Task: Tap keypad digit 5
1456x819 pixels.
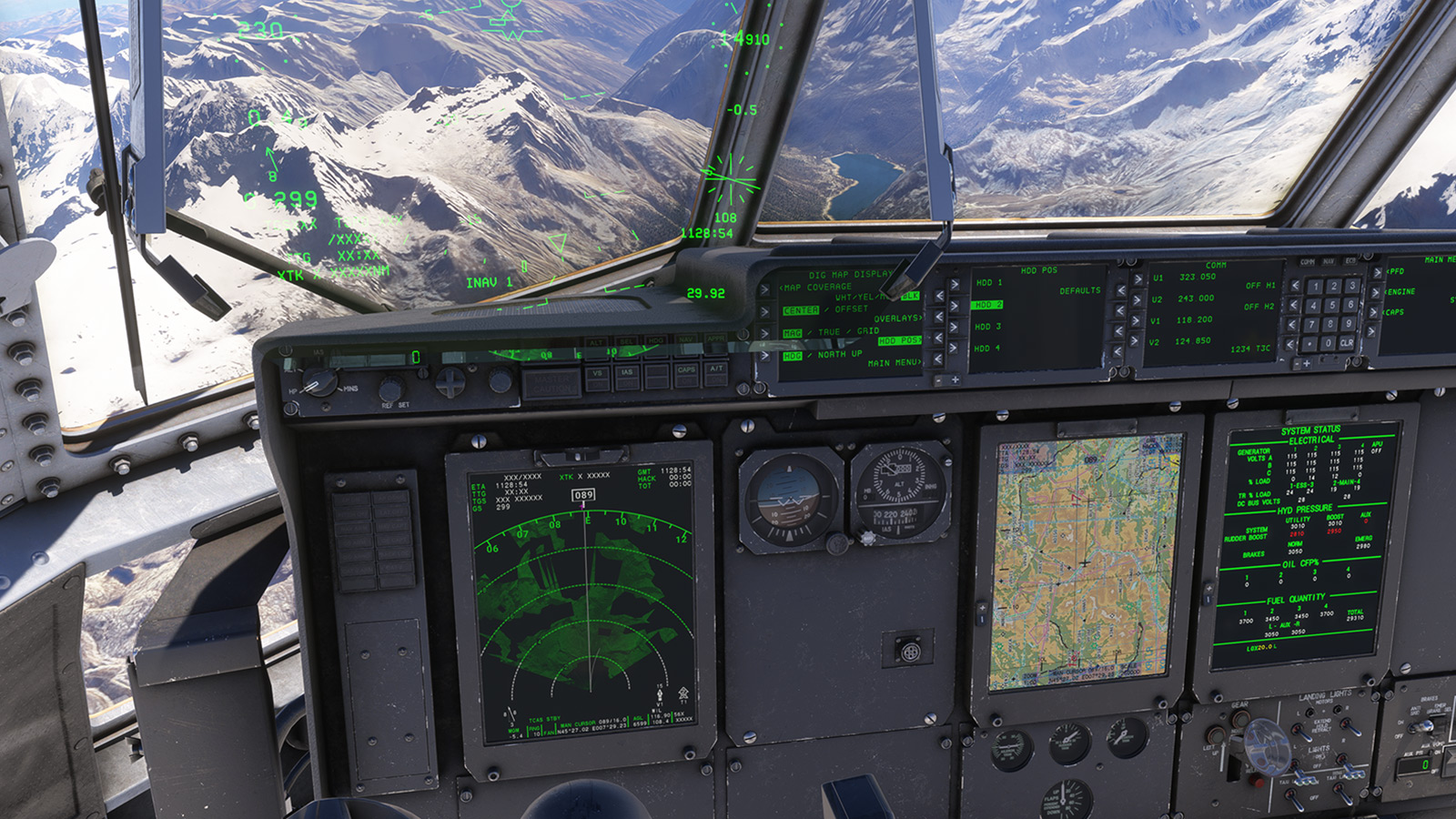Action: 1331,306
